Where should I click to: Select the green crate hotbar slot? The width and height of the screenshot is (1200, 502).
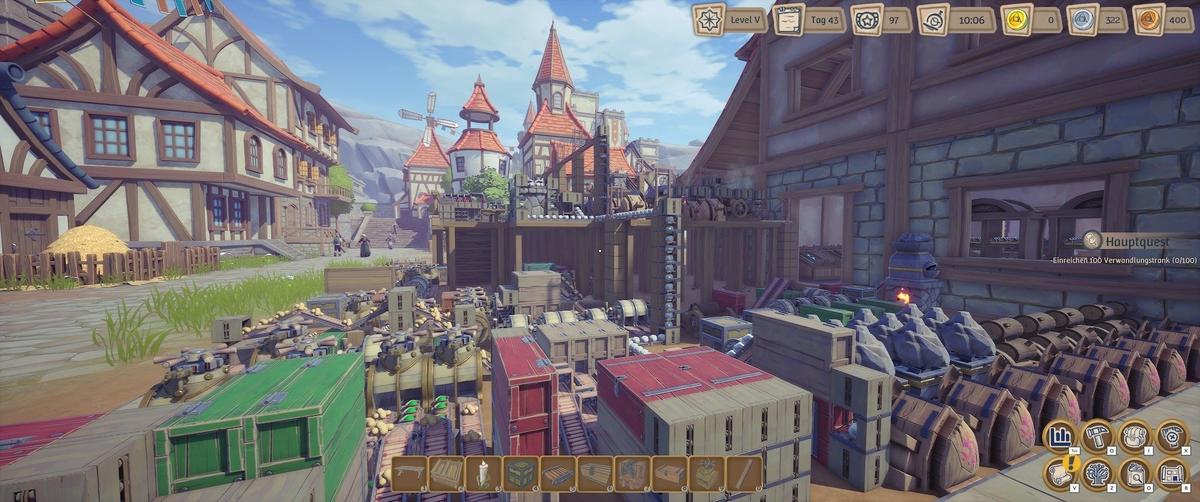tap(520, 473)
